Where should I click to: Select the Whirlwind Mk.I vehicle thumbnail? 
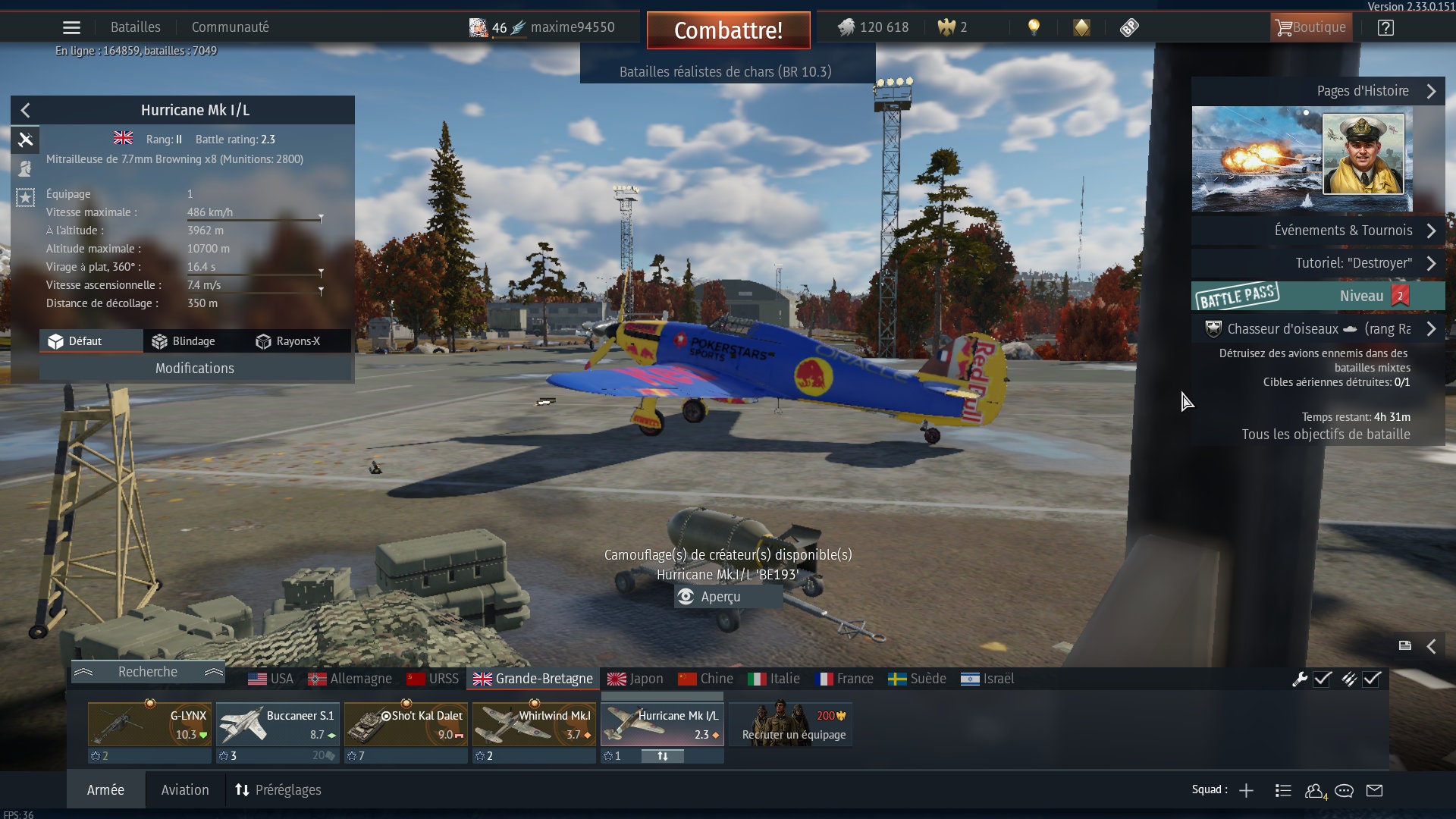pos(533,726)
